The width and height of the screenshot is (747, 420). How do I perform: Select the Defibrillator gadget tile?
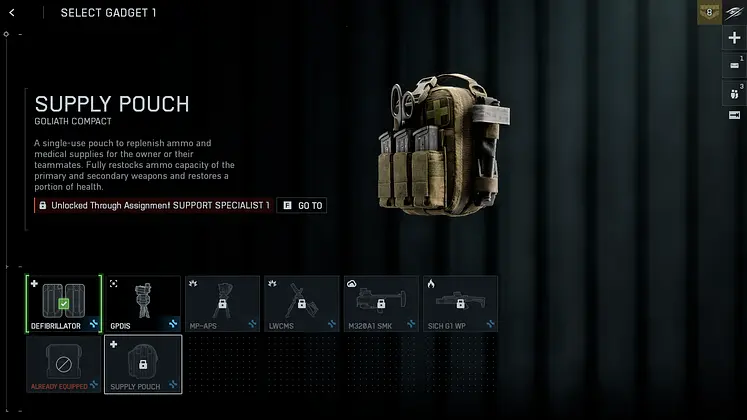pos(64,304)
